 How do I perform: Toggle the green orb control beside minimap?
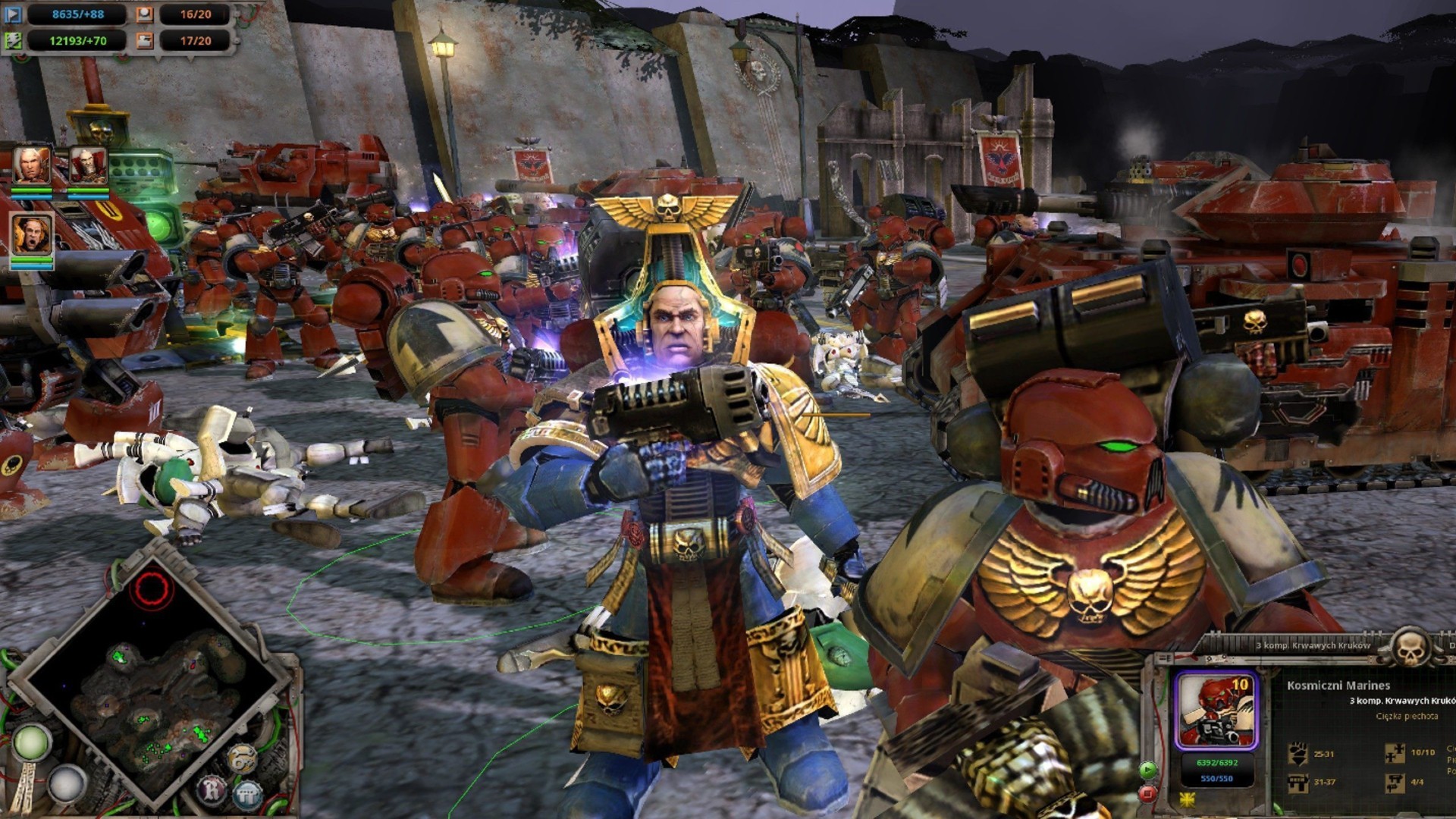point(32,743)
